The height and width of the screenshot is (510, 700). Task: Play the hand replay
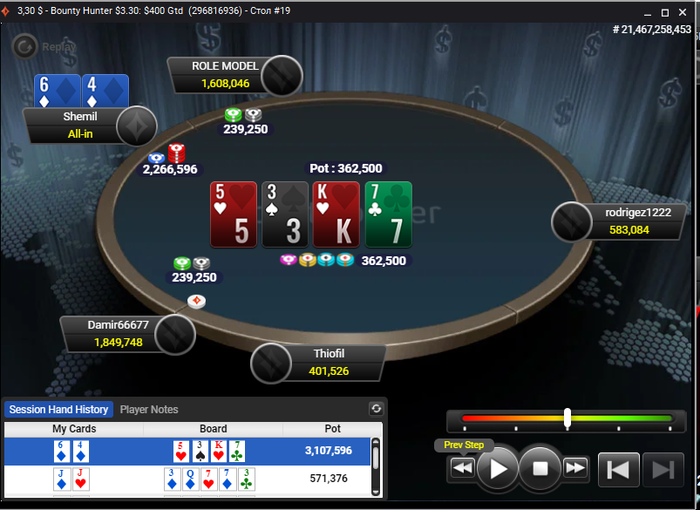[x=497, y=467]
